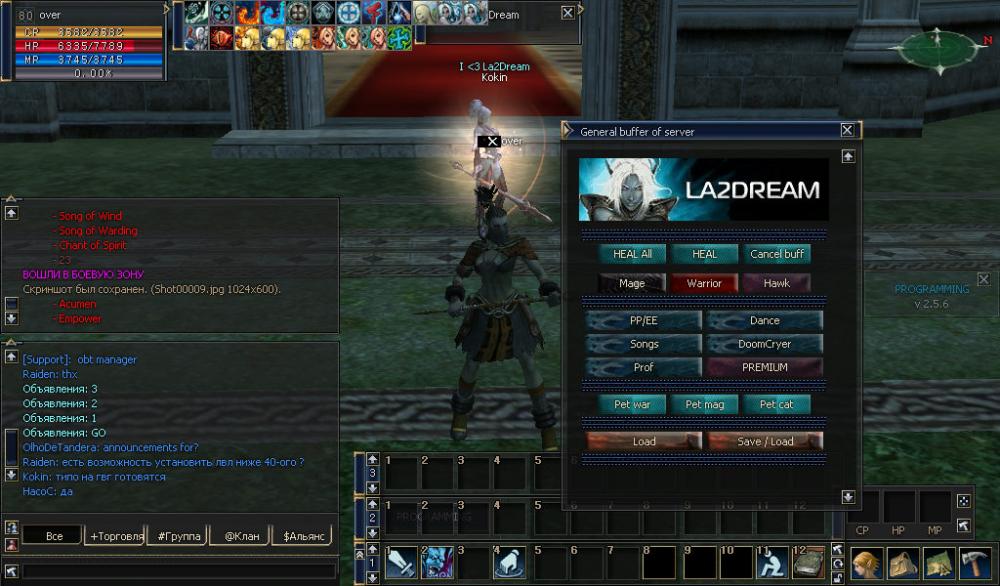Click the chat message input box
Screen dimensions: 1000x586
(x=180, y=571)
